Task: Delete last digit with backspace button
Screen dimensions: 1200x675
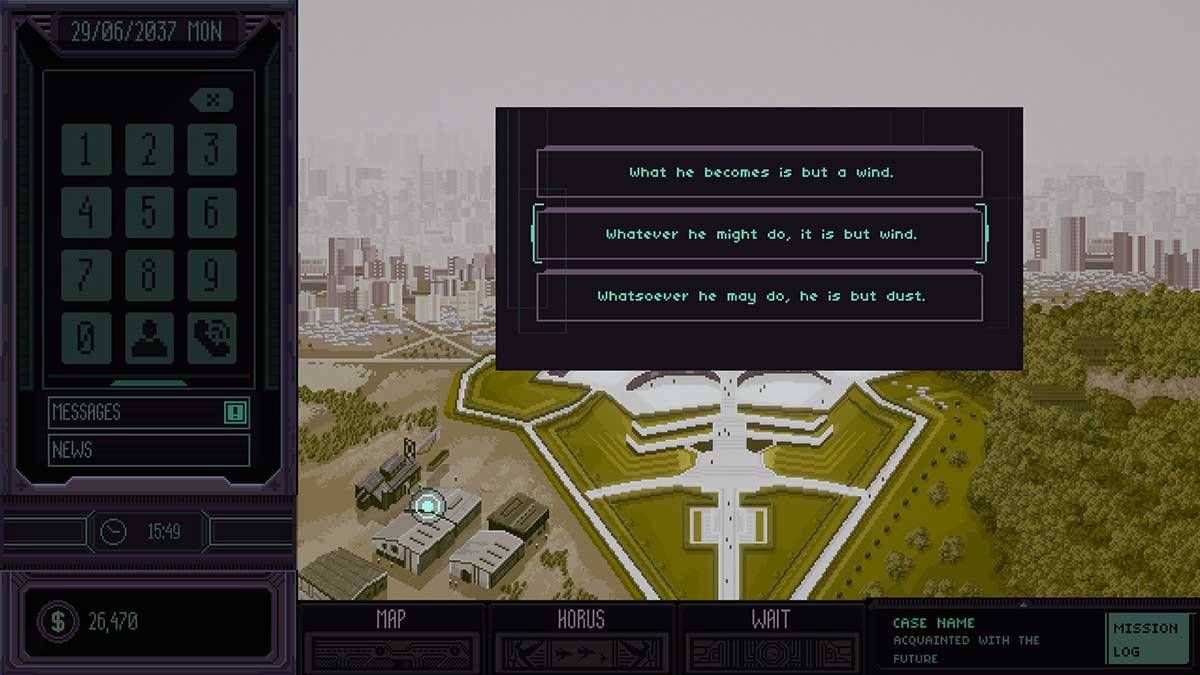Action: [x=211, y=100]
